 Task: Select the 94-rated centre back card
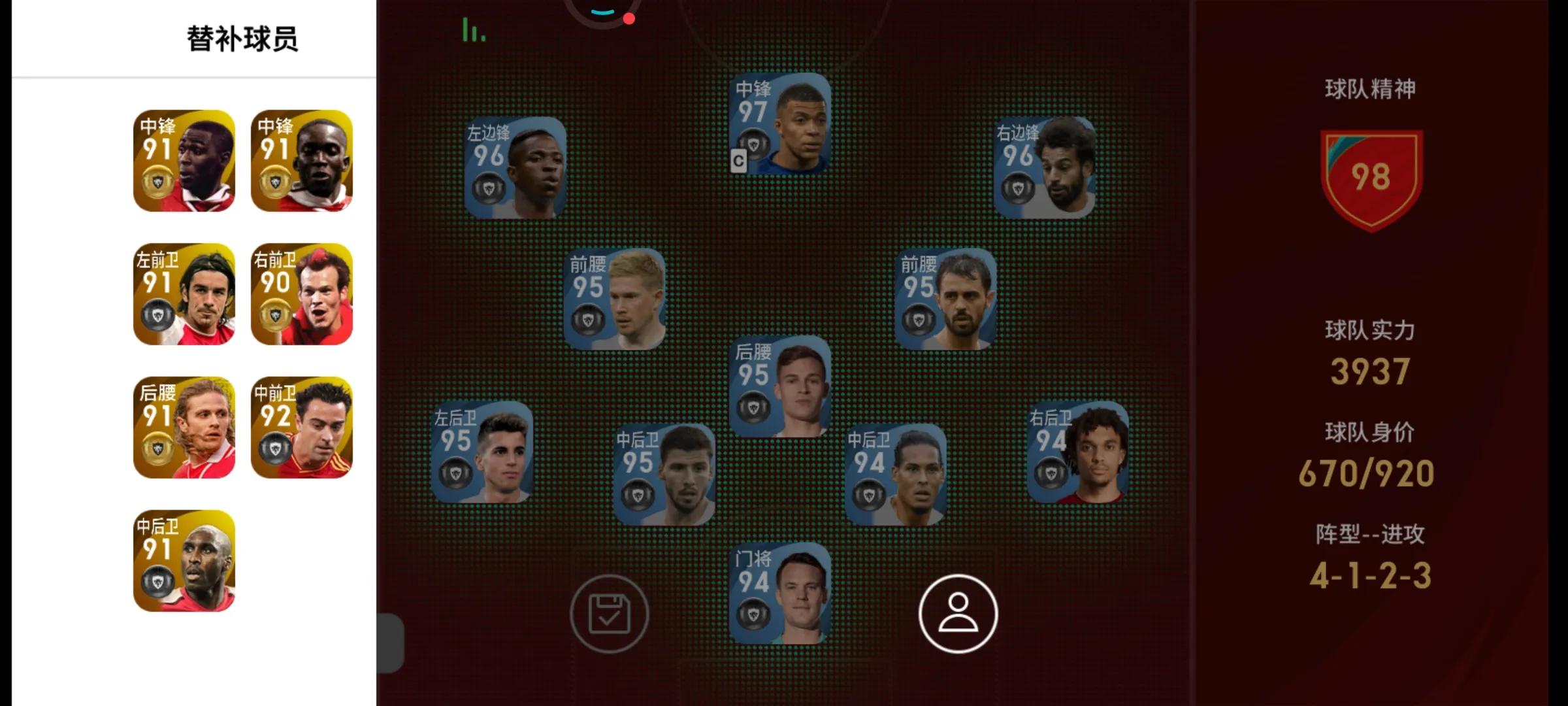[895, 474]
